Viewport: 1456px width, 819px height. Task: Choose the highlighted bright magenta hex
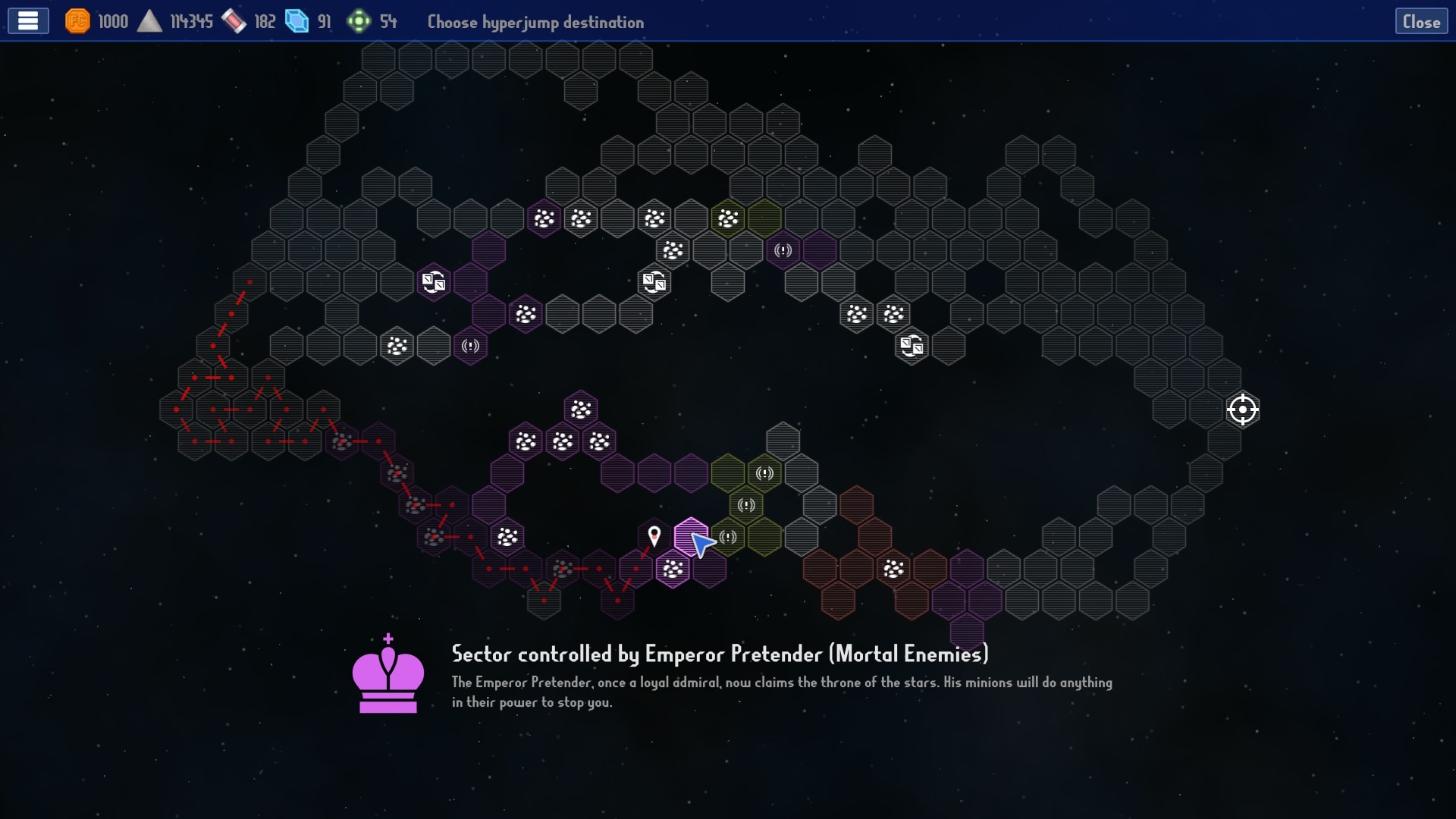pyautogui.click(x=689, y=535)
